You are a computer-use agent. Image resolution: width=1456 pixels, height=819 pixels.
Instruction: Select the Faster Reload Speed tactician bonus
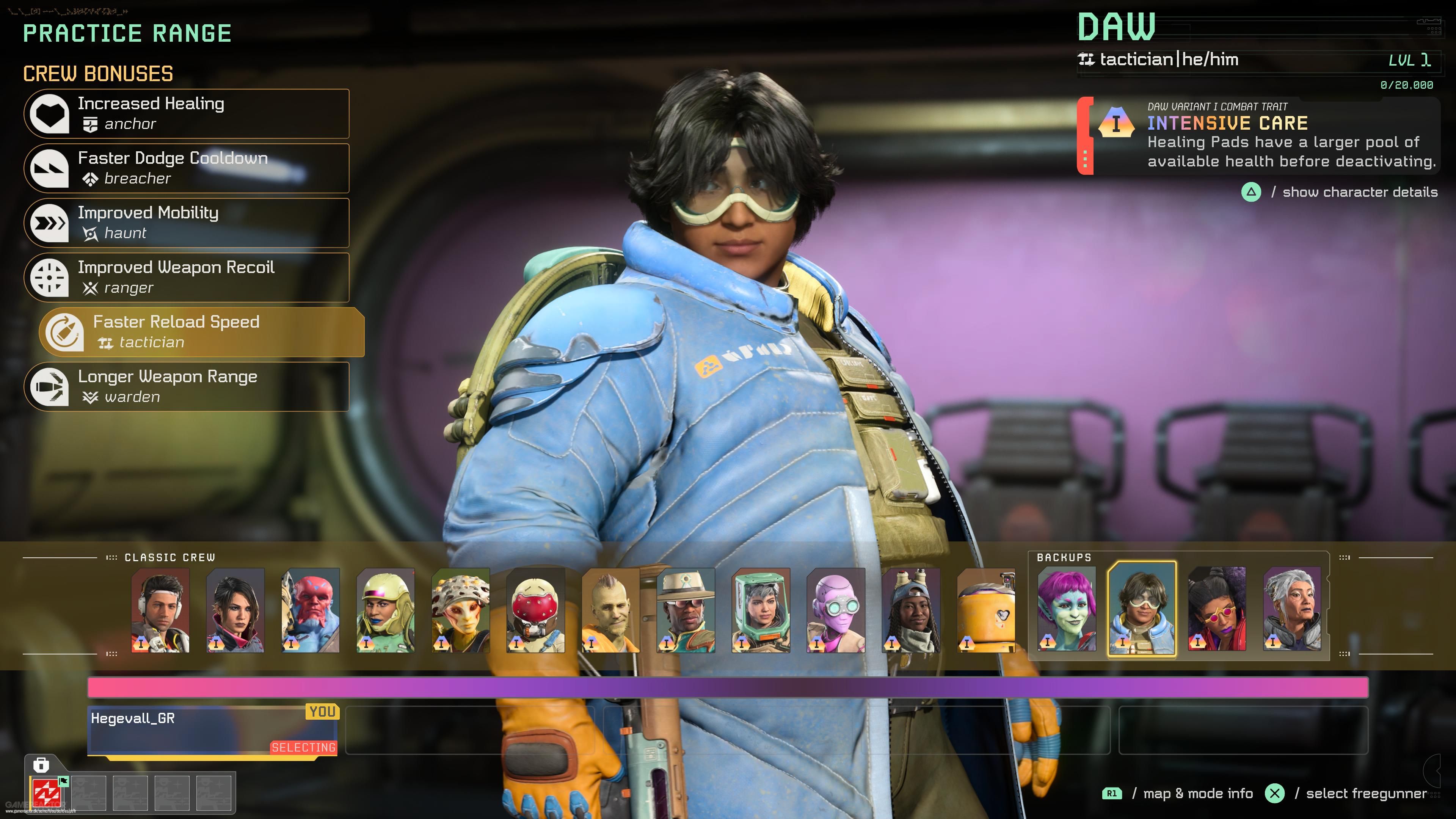[x=202, y=333]
